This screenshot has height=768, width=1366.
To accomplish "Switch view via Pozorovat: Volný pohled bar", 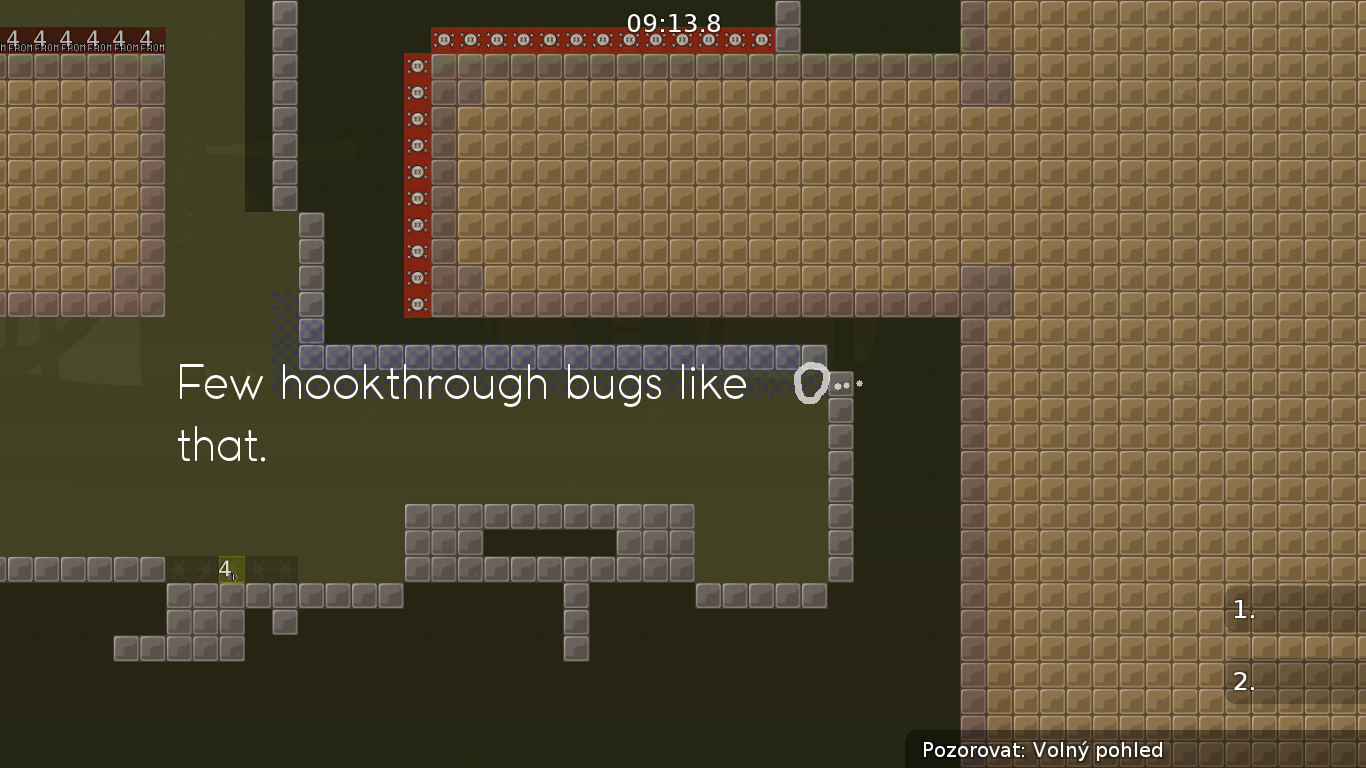I will click(1044, 750).
